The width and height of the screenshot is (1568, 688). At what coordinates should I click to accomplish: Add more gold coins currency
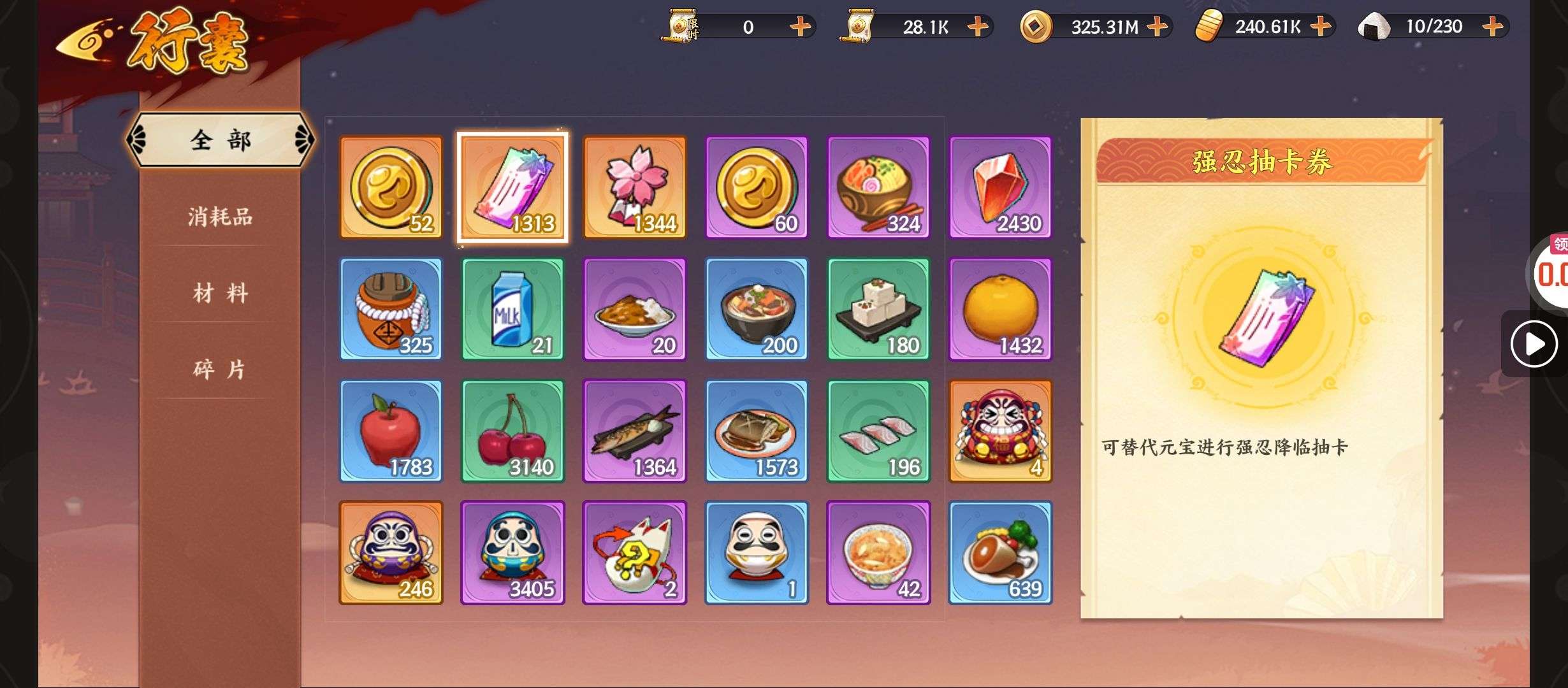point(1157,27)
